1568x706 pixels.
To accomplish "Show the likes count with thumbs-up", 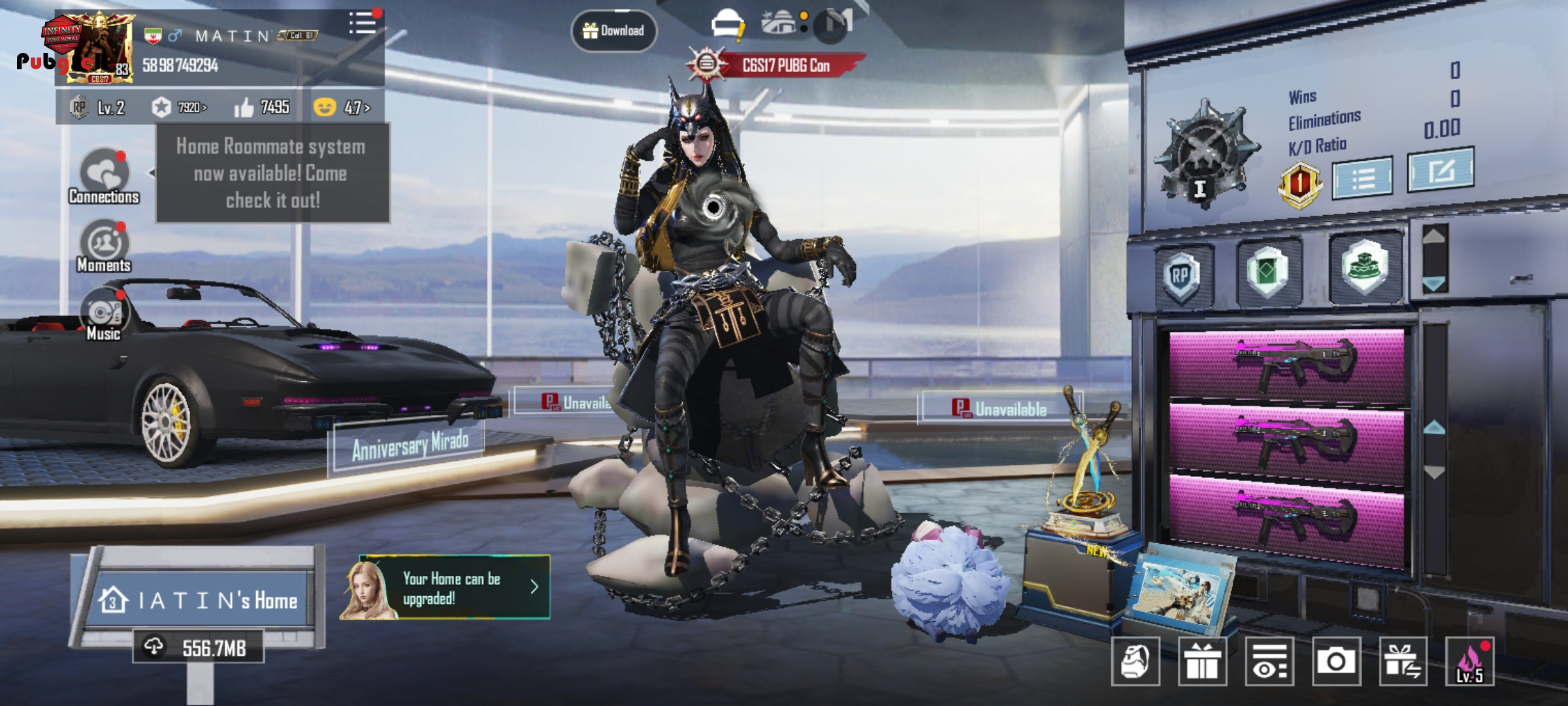I will 262,107.
